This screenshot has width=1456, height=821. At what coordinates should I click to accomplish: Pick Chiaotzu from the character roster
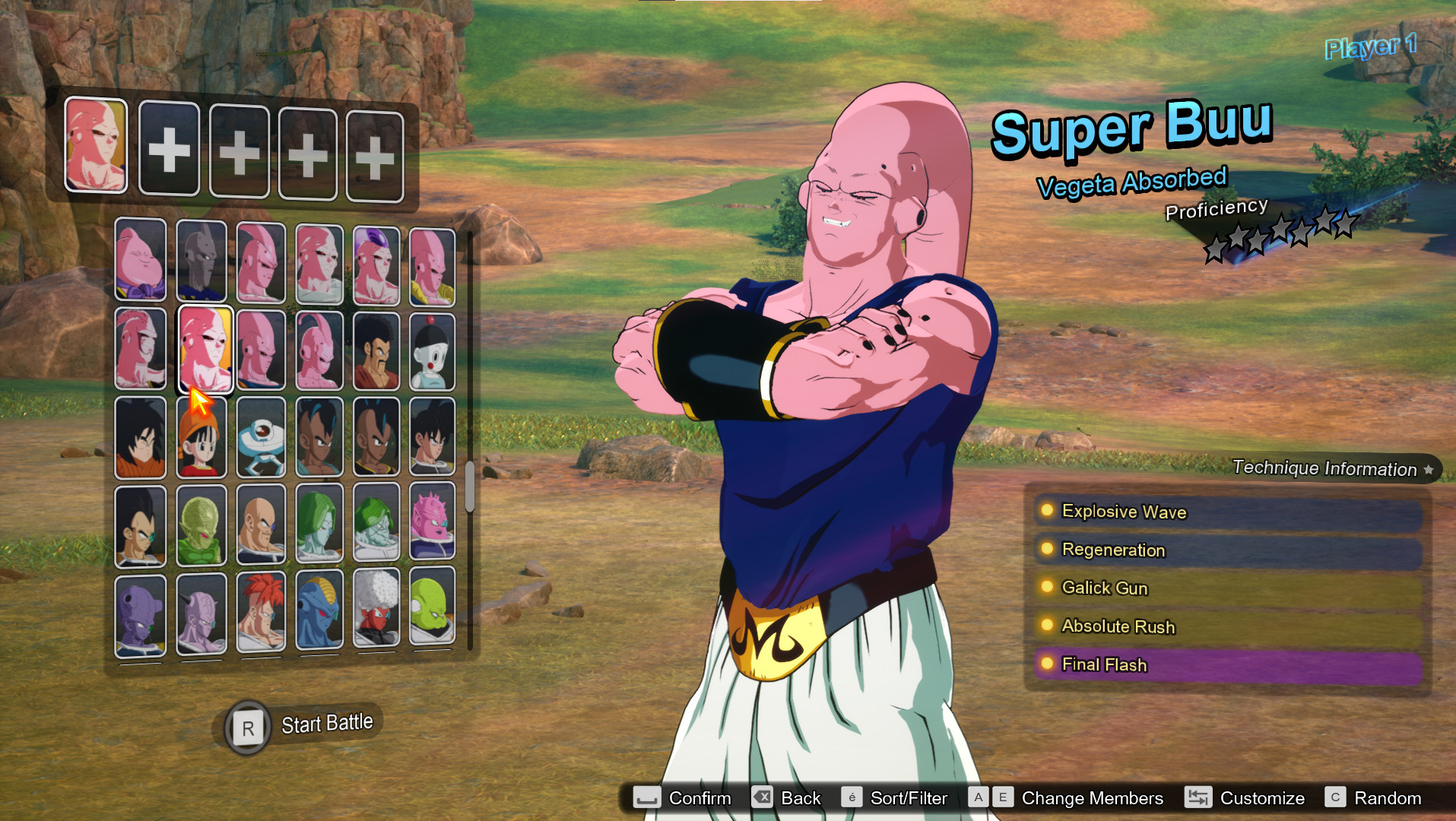click(x=432, y=350)
